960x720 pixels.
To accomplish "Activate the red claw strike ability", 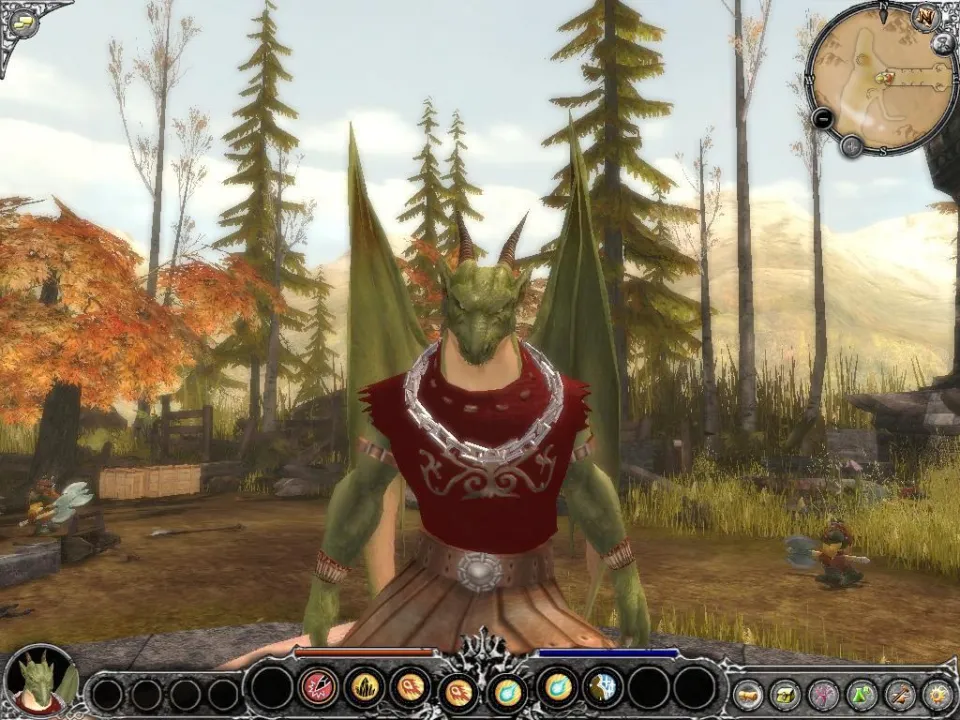I will tap(317, 688).
